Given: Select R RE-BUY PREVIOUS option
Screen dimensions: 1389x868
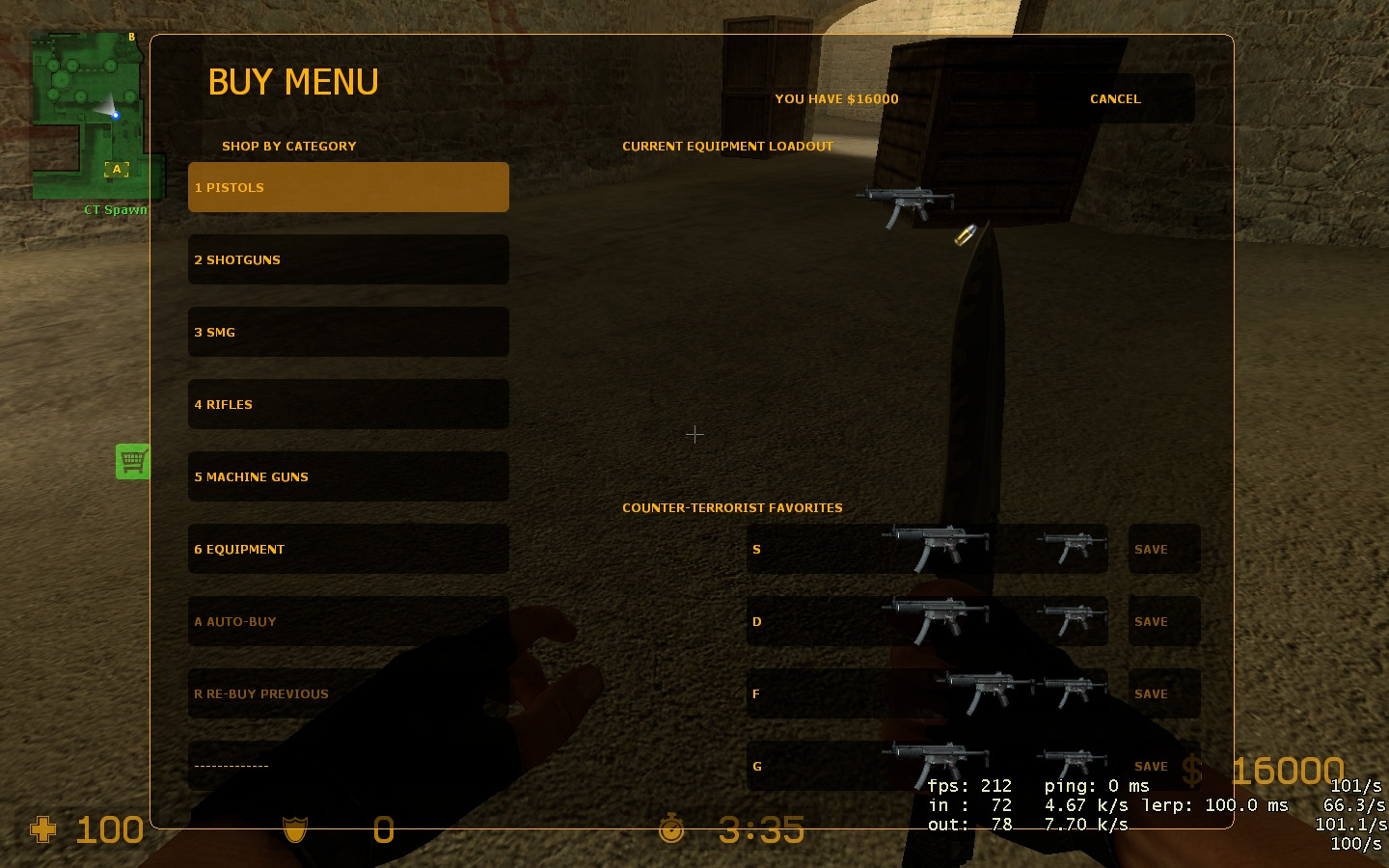Looking at the screenshot, I should point(348,693).
